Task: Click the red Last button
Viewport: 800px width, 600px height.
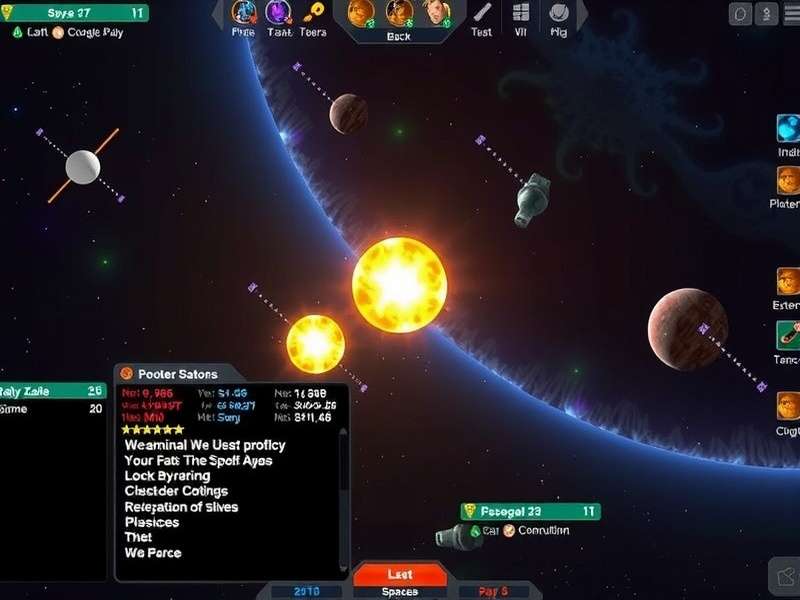Action: 400,575
